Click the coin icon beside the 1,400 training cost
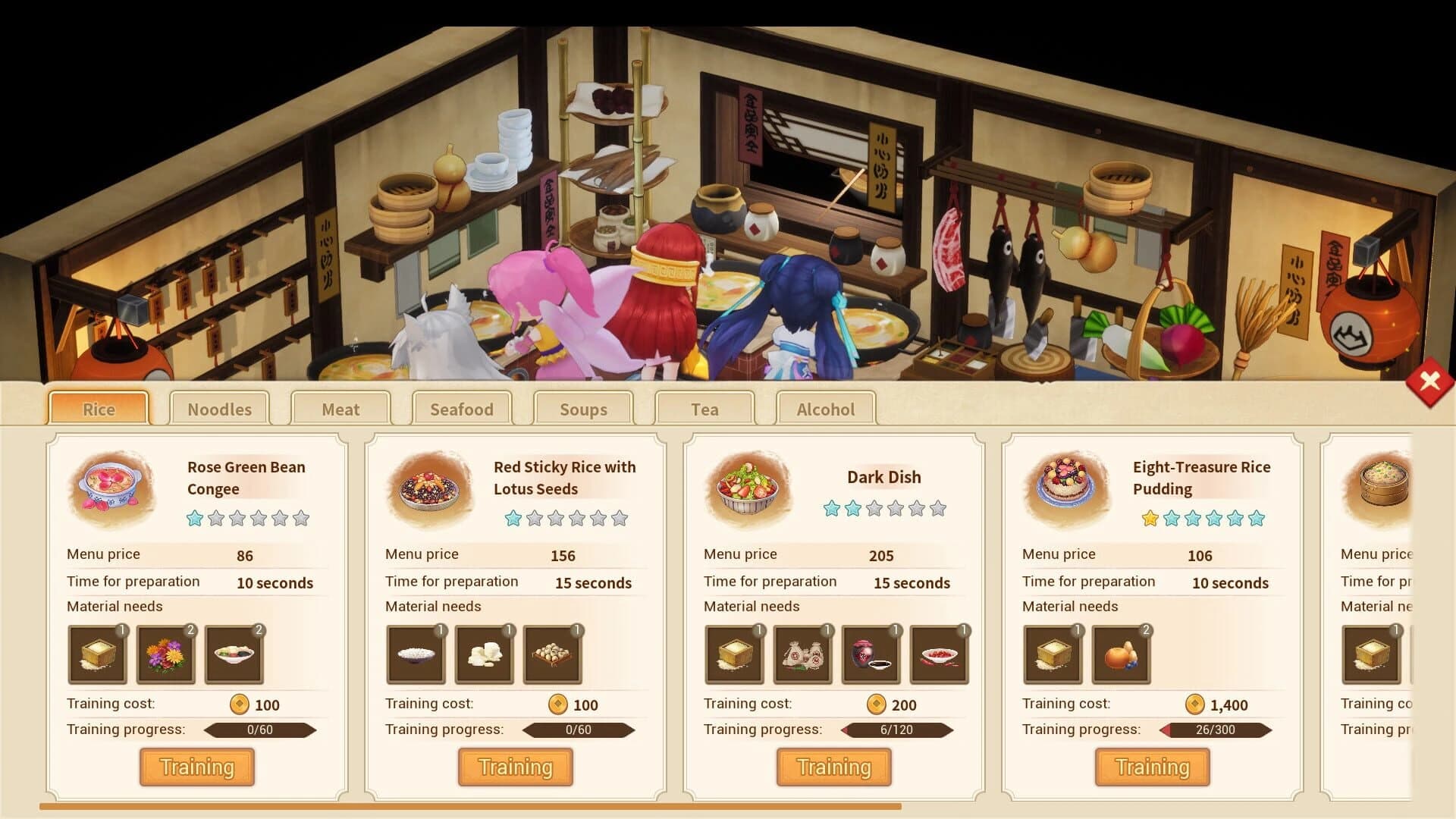1456x819 pixels. coord(1194,704)
